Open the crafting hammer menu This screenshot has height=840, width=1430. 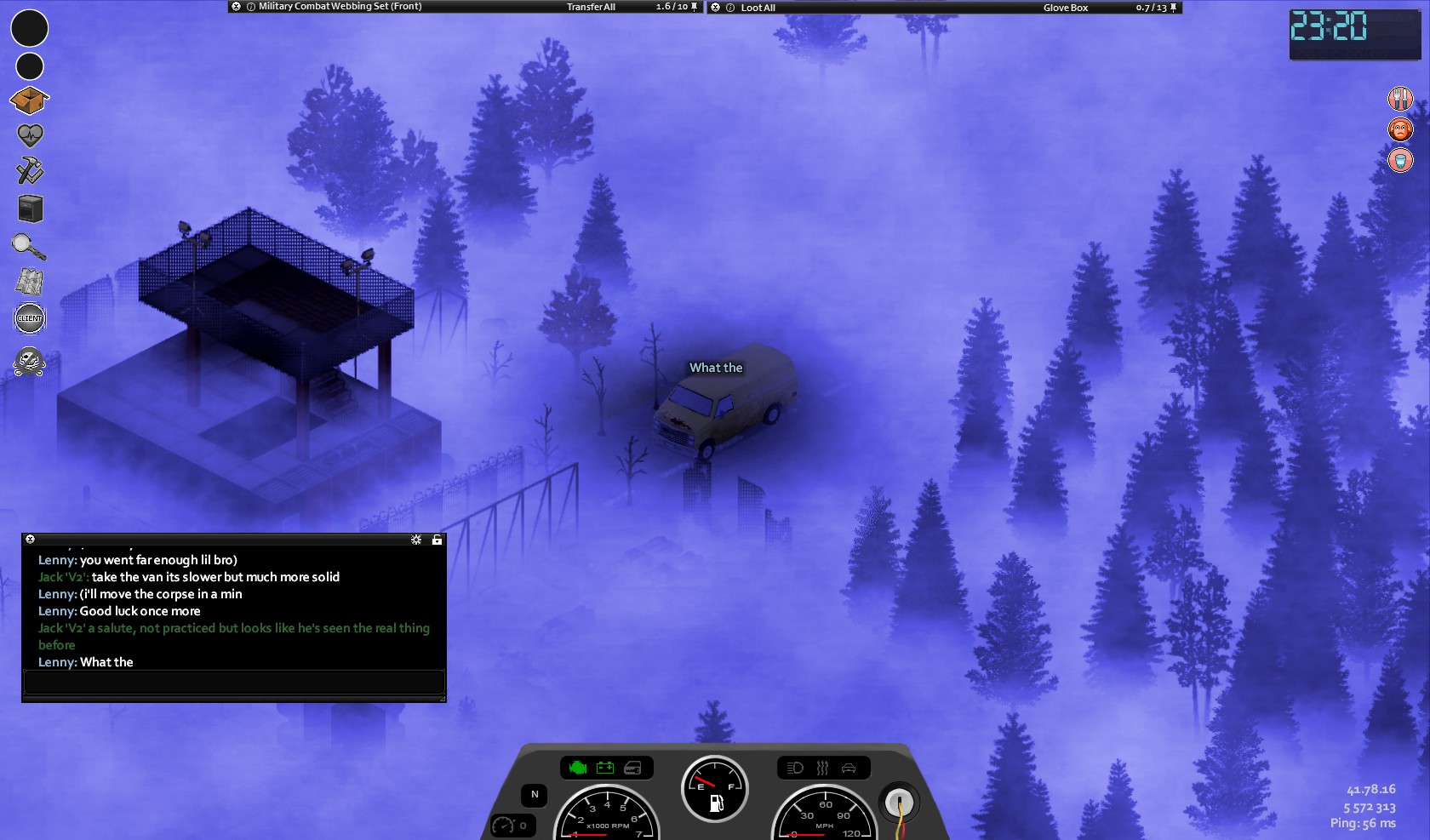coord(29,170)
